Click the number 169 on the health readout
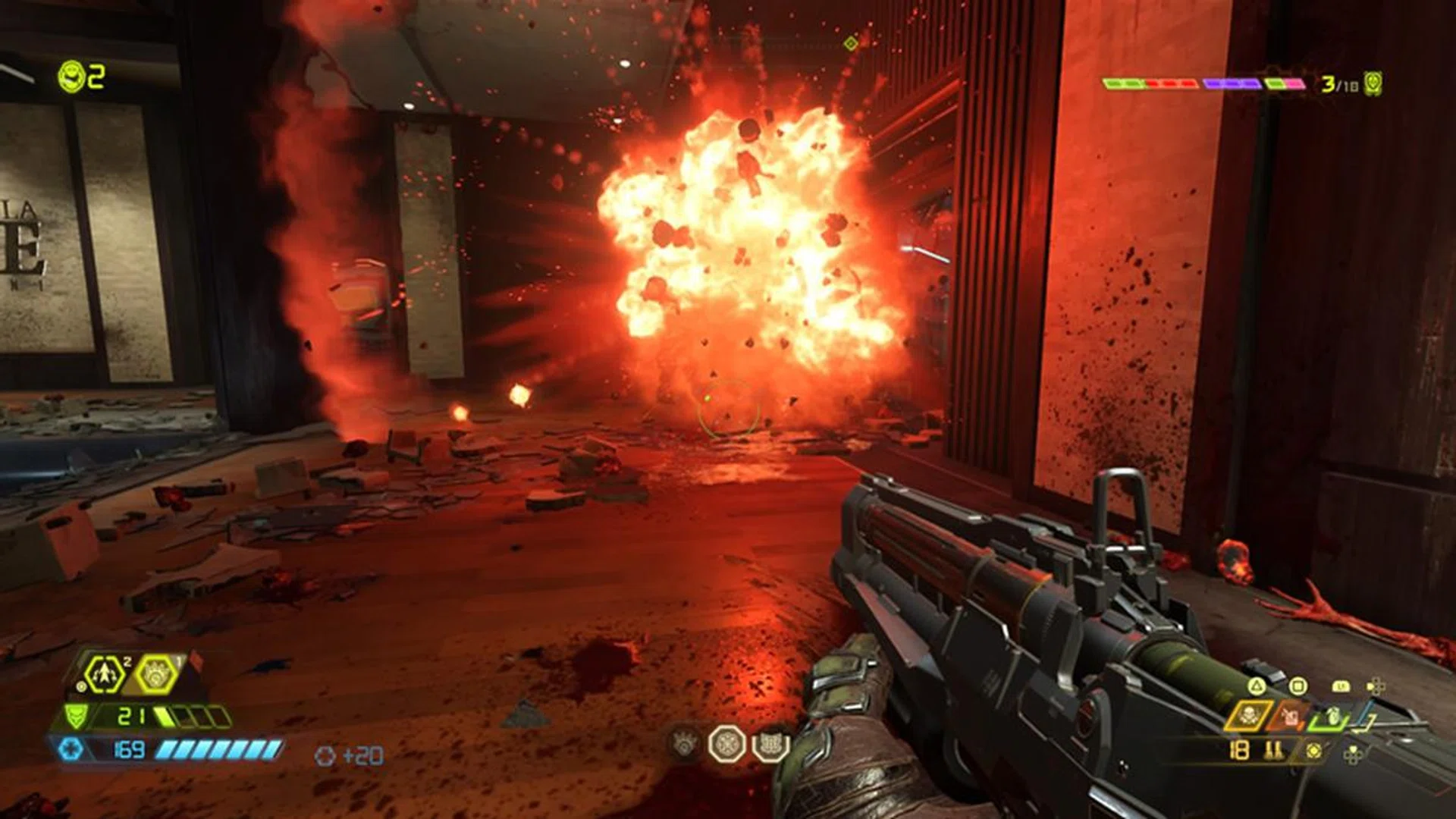Image resolution: width=1456 pixels, height=819 pixels. click(x=128, y=749)
